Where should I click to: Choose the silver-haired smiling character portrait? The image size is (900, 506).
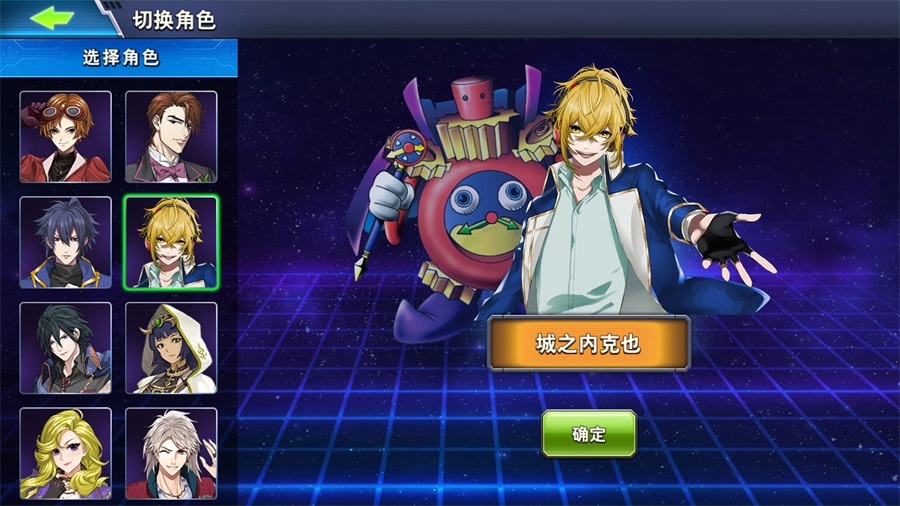point(171,452)
